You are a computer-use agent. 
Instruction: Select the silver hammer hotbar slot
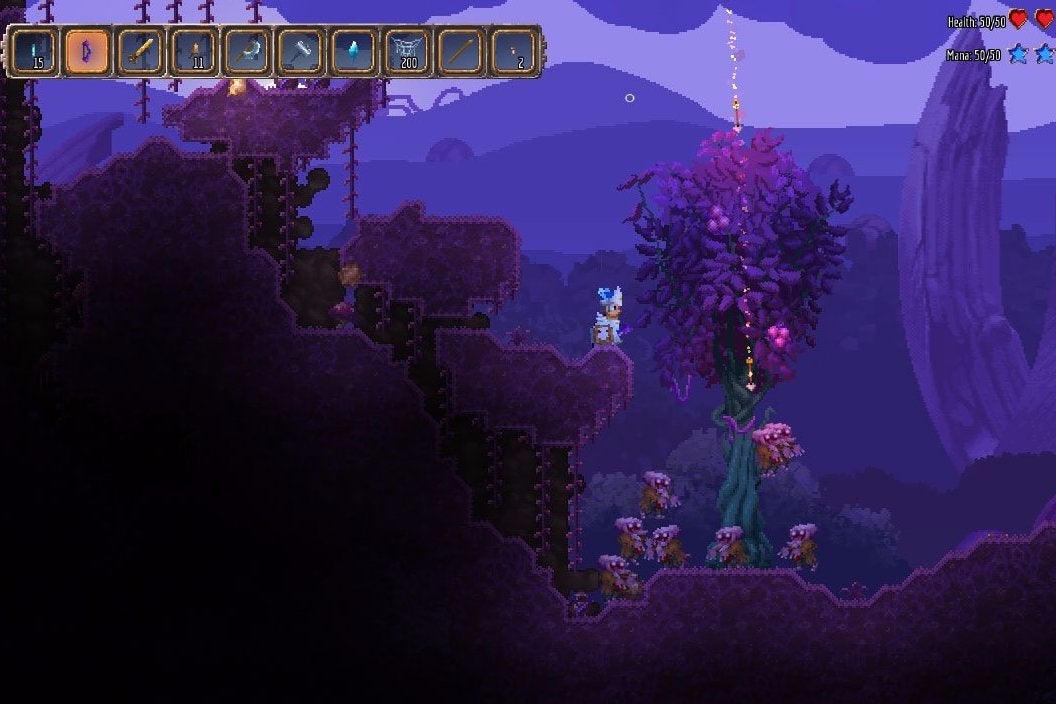[299, 52]
